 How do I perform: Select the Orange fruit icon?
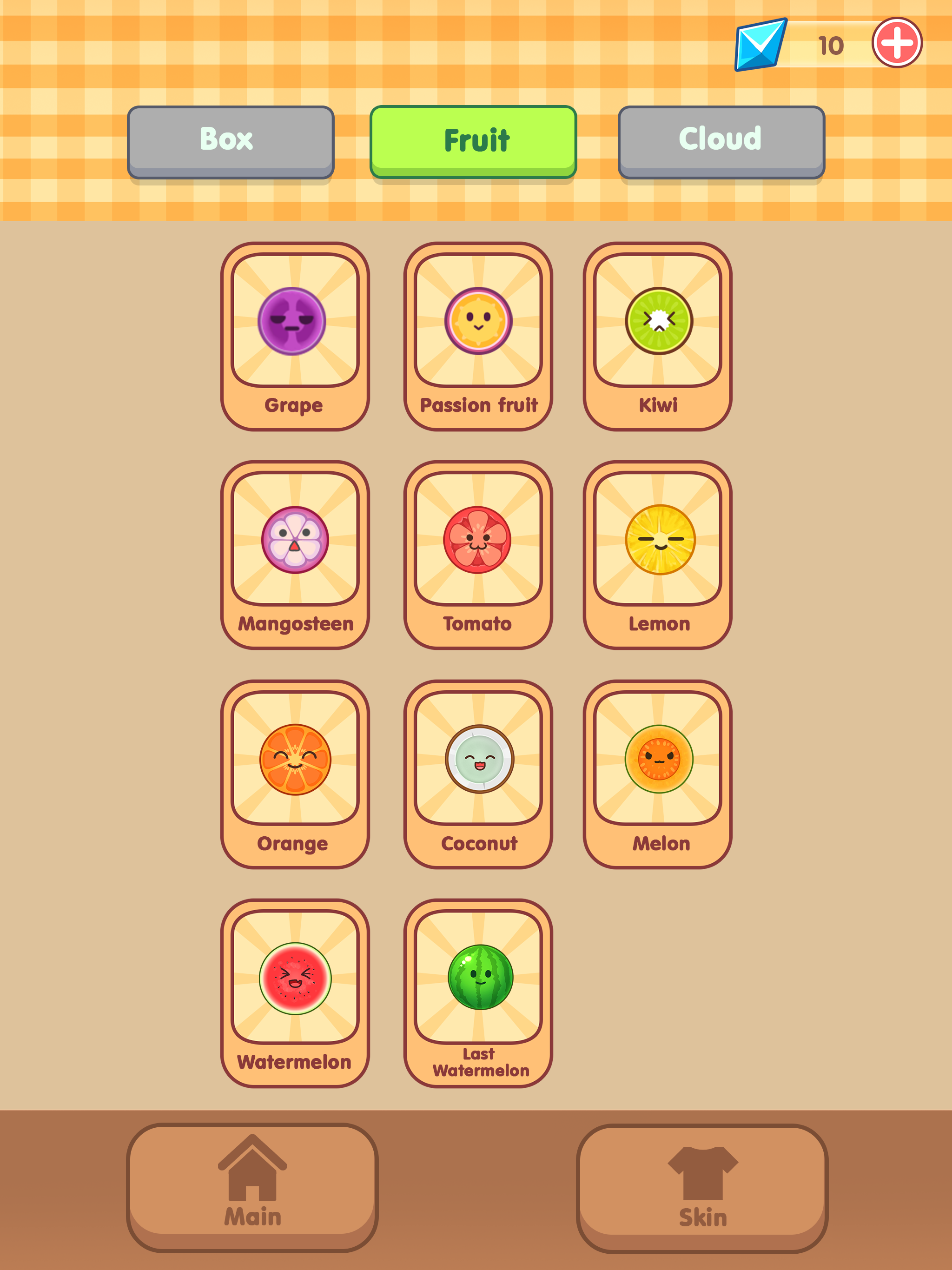(x=293, y=759)
